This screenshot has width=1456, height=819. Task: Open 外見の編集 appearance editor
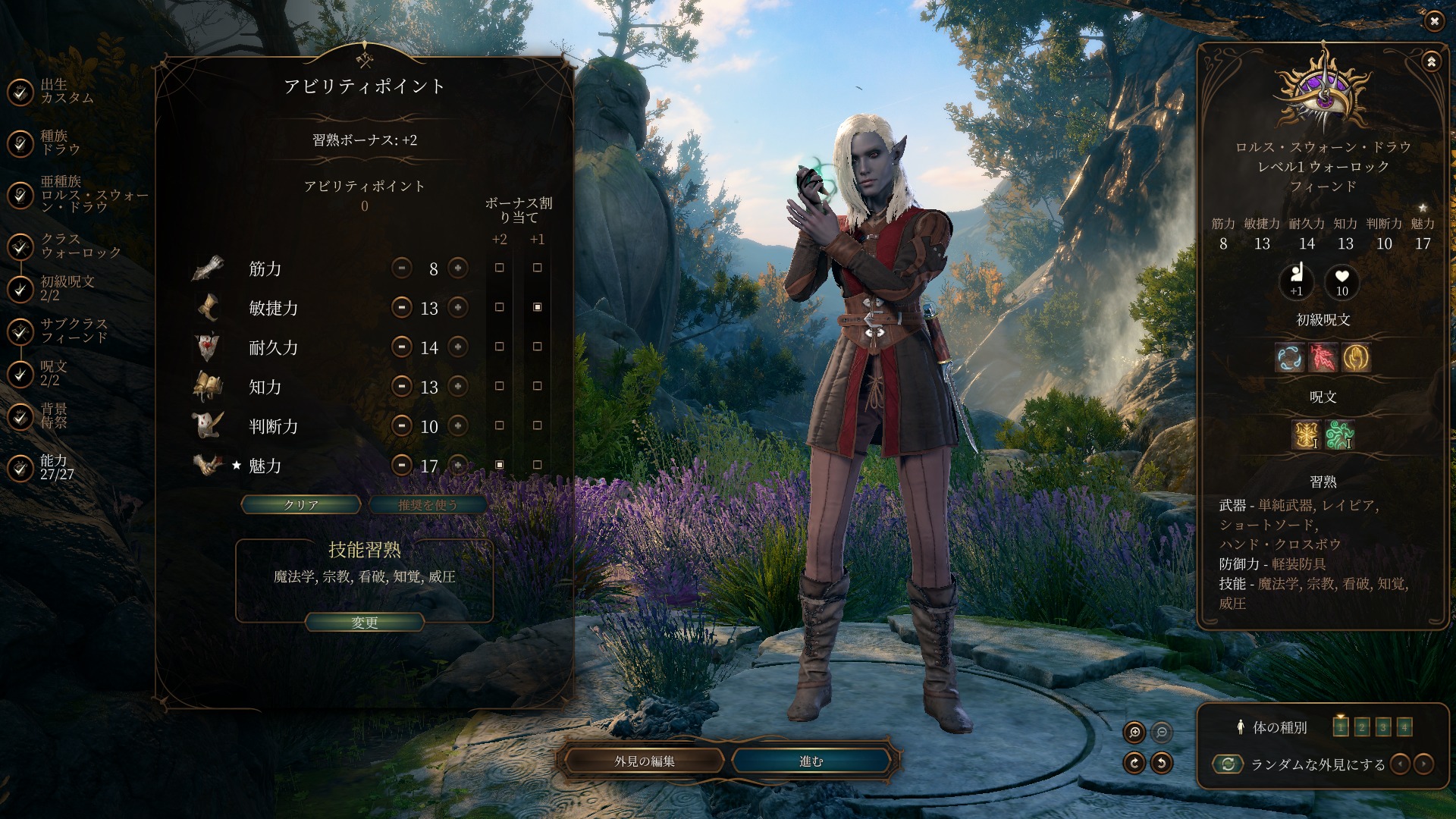click(645, 761)
